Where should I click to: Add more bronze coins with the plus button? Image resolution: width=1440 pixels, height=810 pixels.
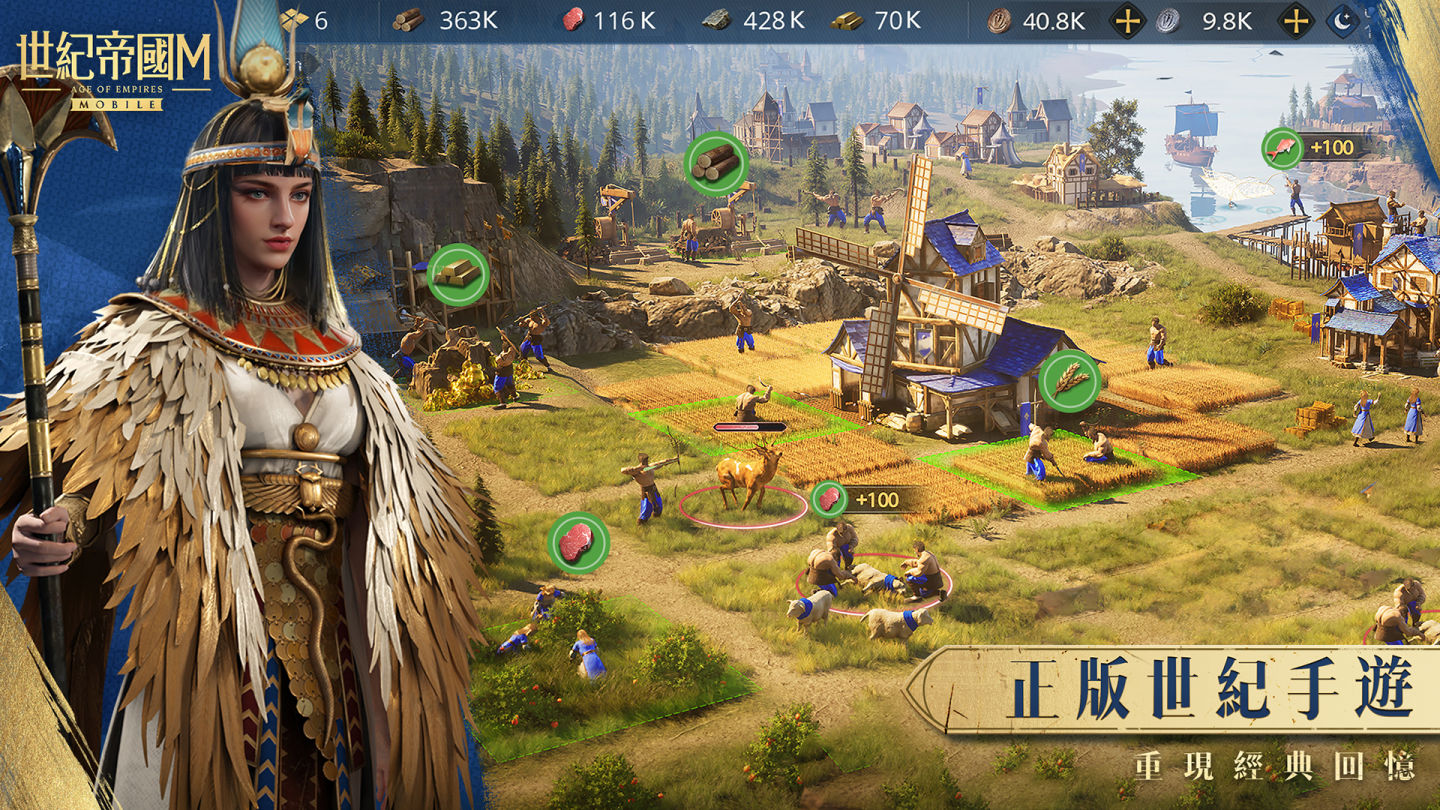[1128, 21]
